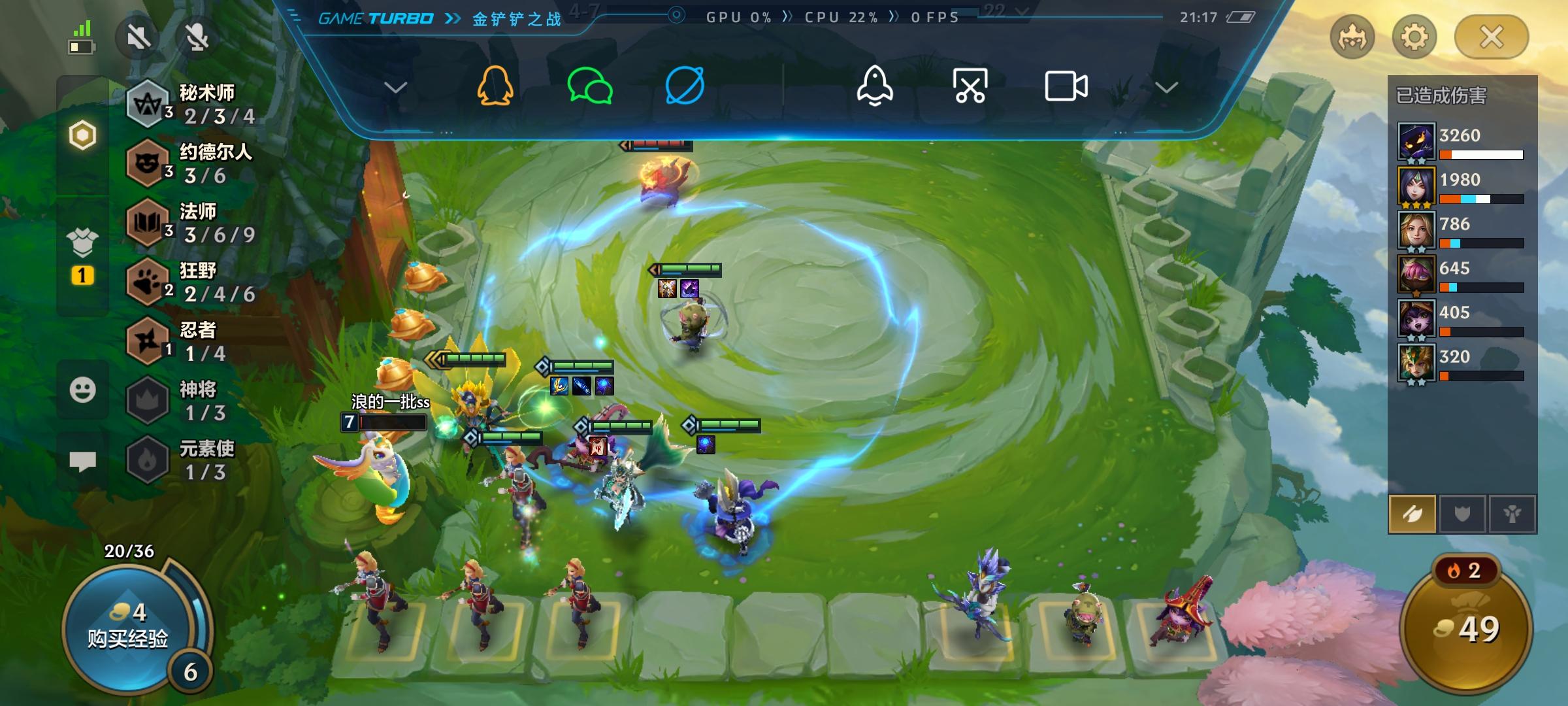Disable the microphone icon at top left
Viewport: 1568px width, 706px height.
click(196, 37)
